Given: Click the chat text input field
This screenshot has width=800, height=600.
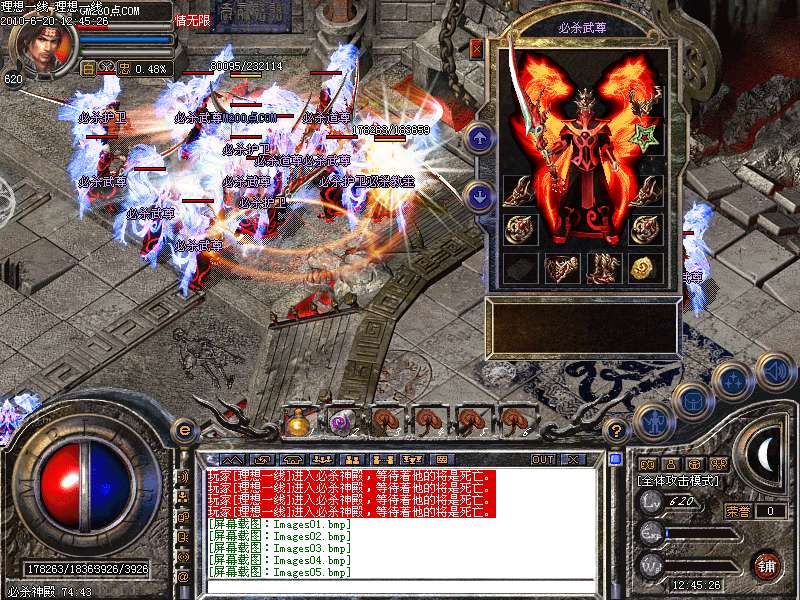Looking at the screenshot, I should [400, 587].
